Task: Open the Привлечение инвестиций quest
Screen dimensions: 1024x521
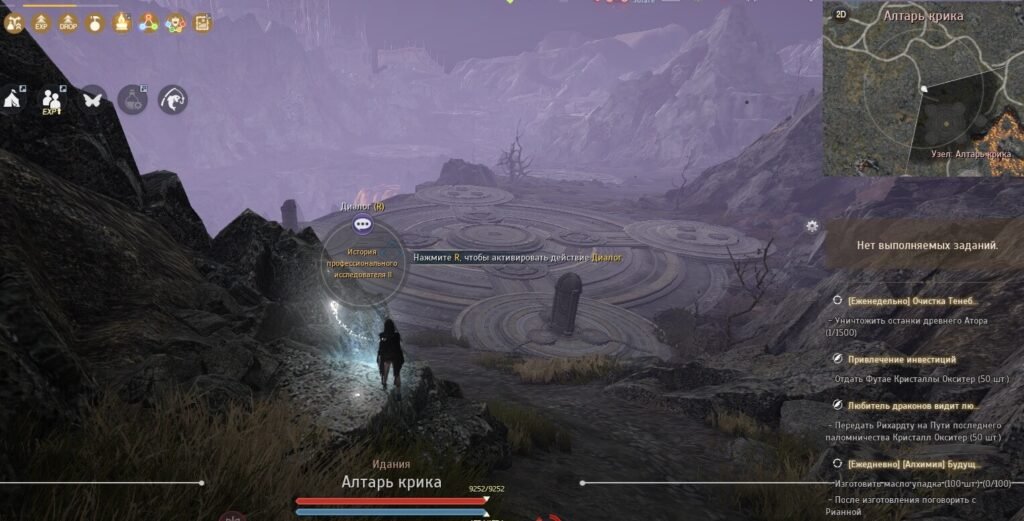Action: 902,358
